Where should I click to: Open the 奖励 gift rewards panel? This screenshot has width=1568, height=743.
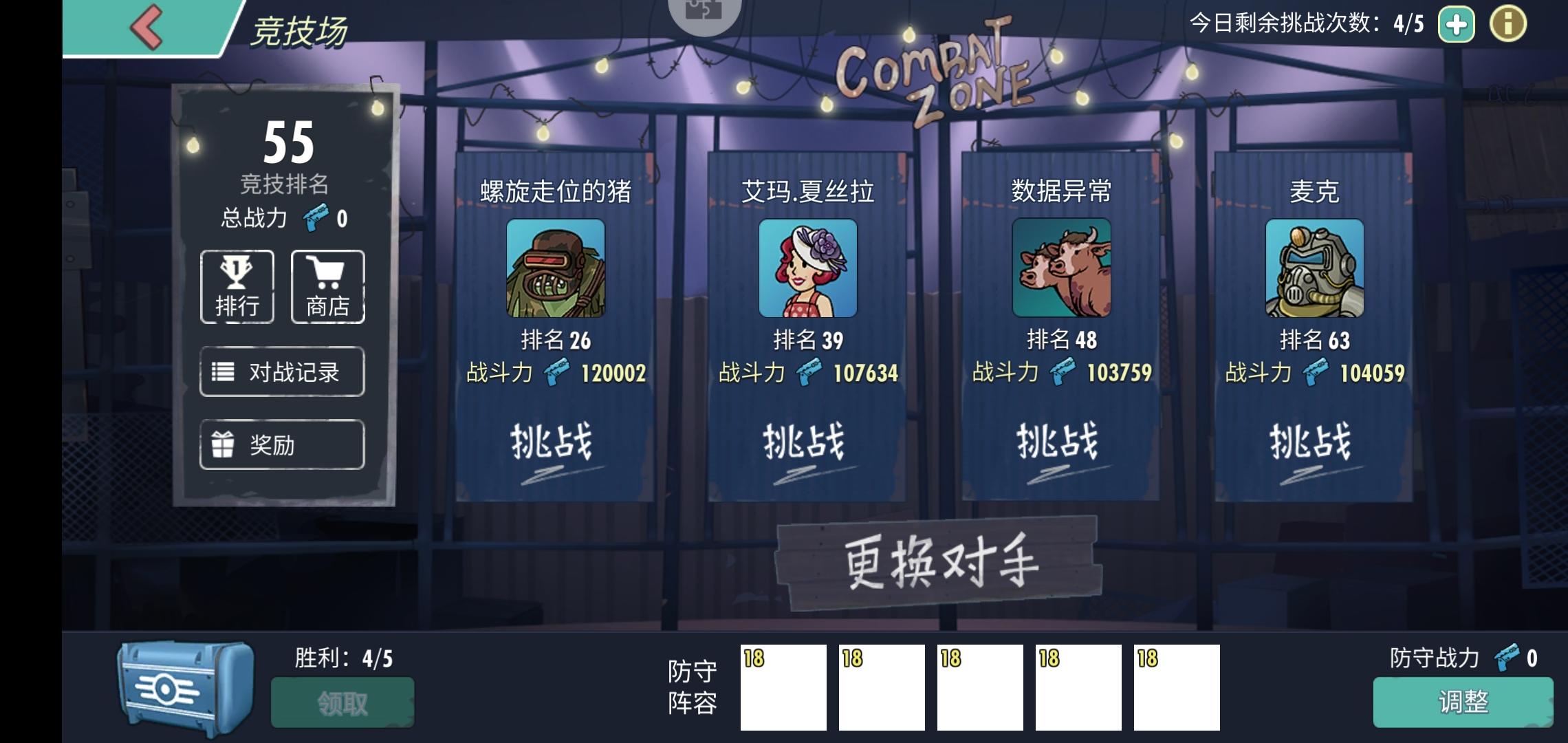(x=281, y=444)
